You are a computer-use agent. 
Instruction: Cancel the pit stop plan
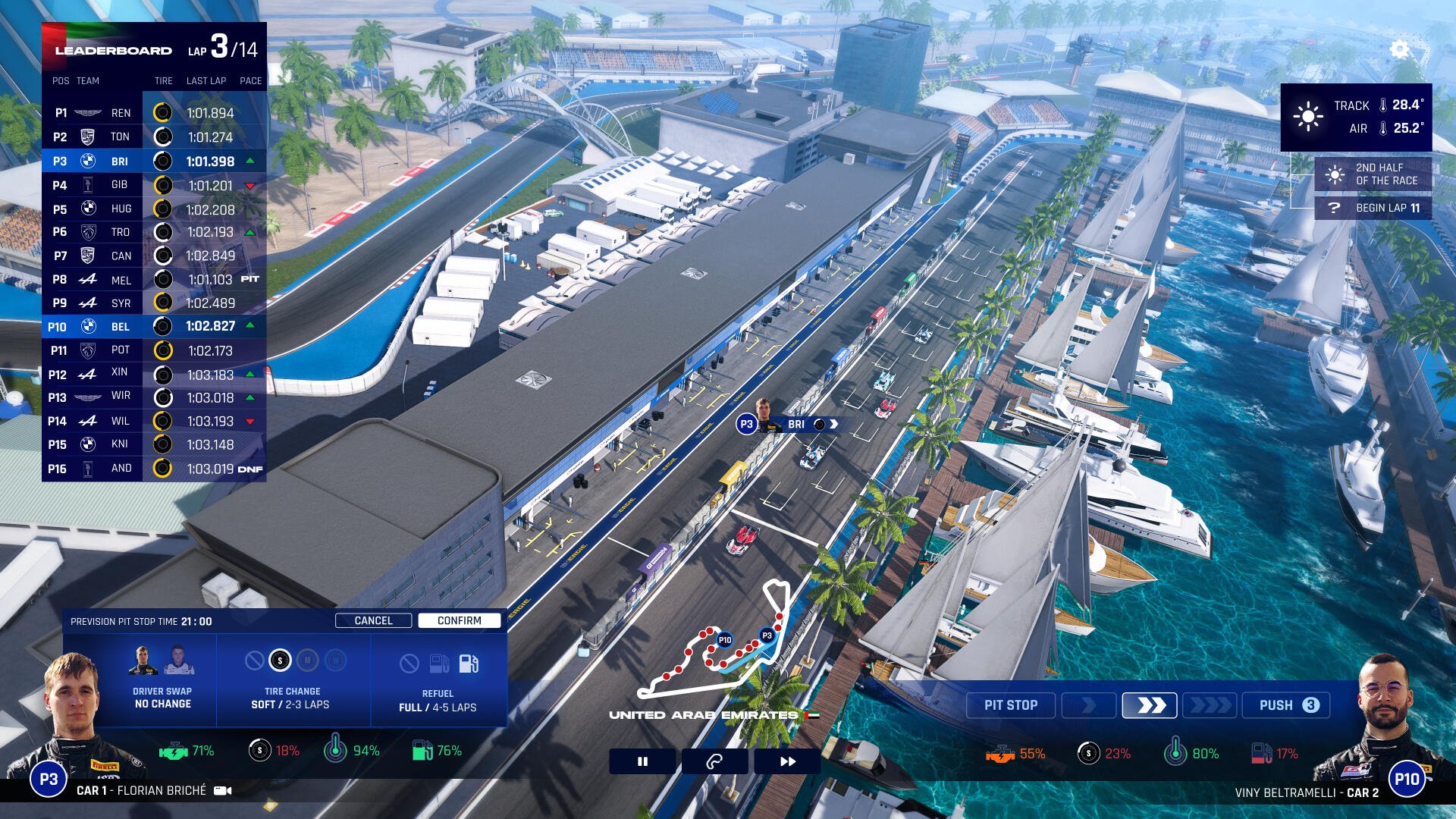tap(373, 620)
